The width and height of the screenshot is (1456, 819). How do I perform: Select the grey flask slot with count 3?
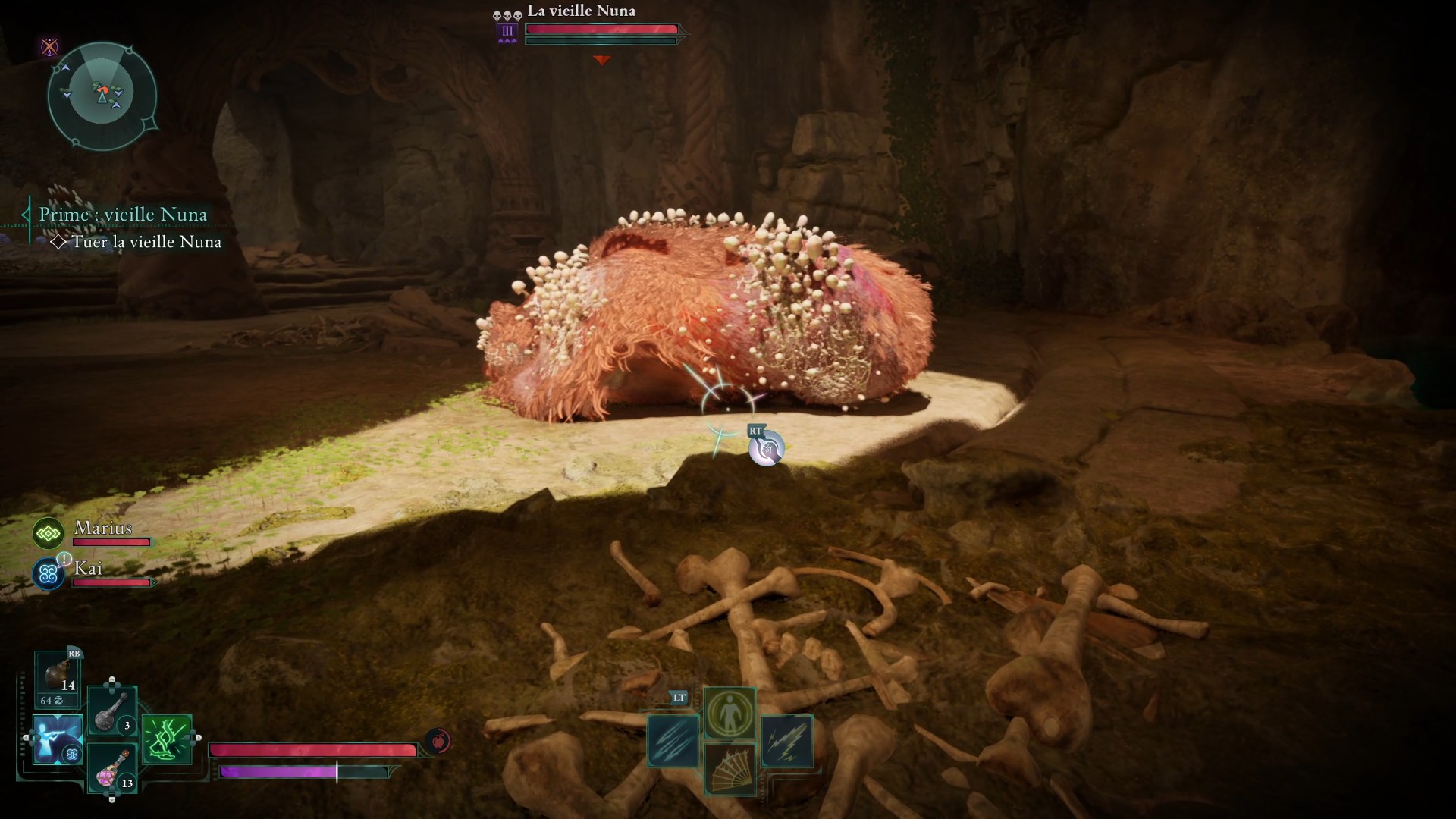[x=112, y=711]
